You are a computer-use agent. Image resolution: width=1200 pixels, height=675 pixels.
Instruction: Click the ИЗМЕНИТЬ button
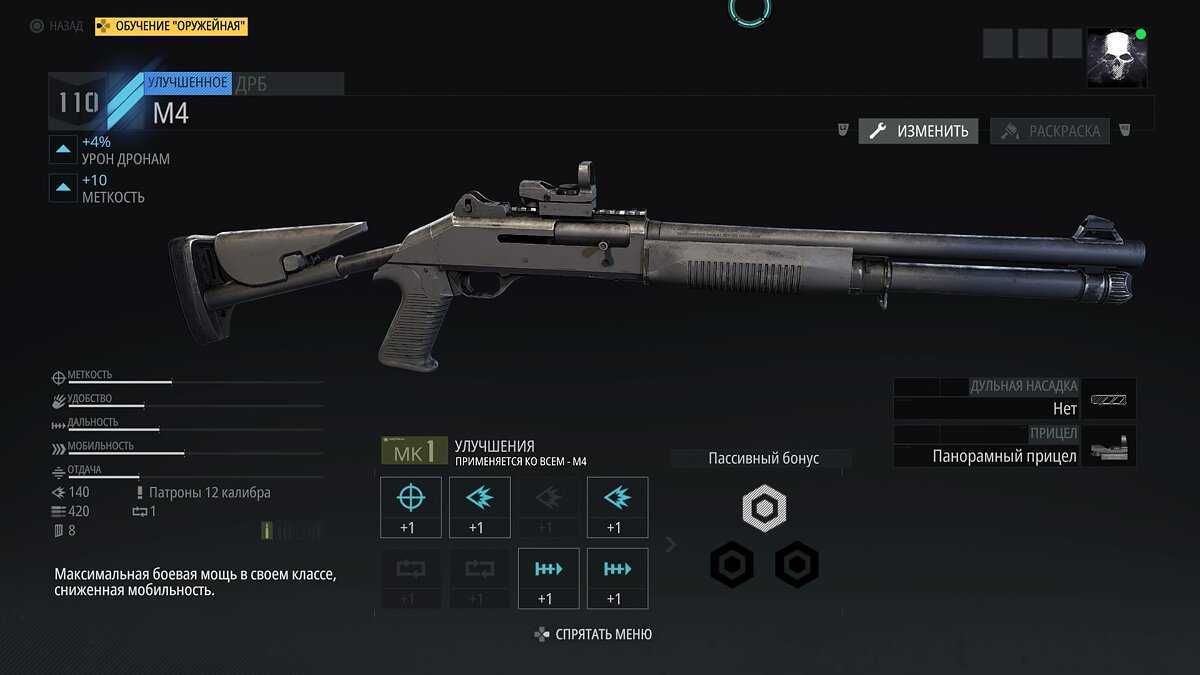pos(918,131)
